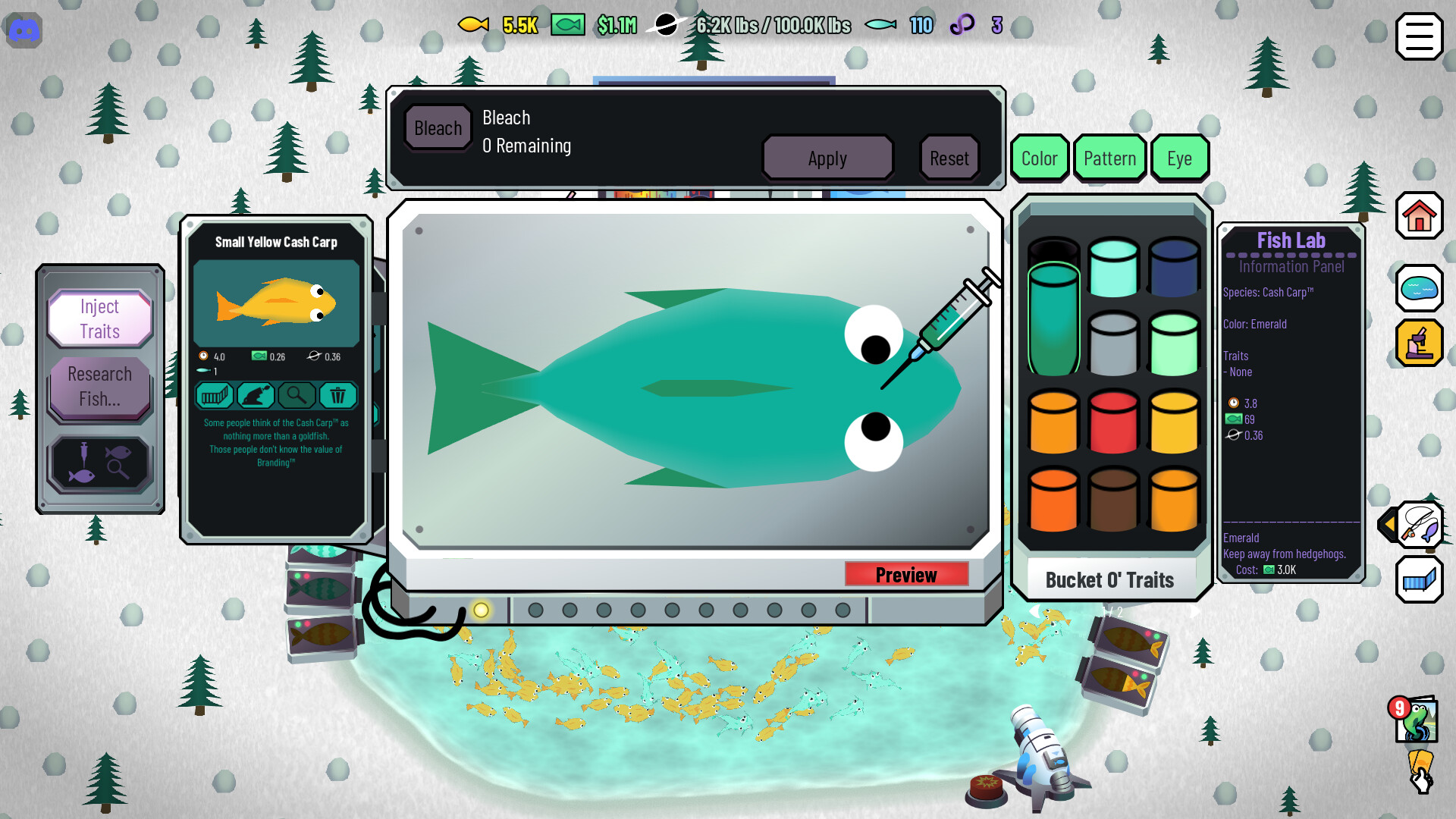Open the Discord icon in the top-left corner
This screenshot has width=1456, height=819.
coord(24,30)
